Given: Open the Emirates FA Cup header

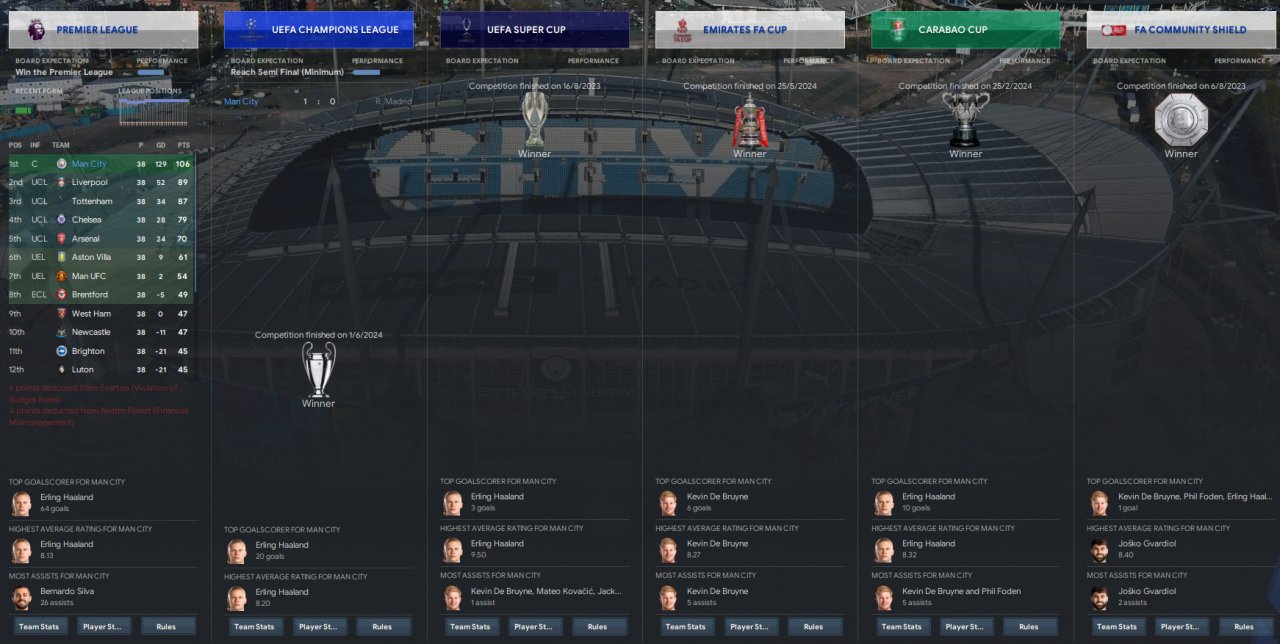Looking at the screenshot, I should [750, 30].
